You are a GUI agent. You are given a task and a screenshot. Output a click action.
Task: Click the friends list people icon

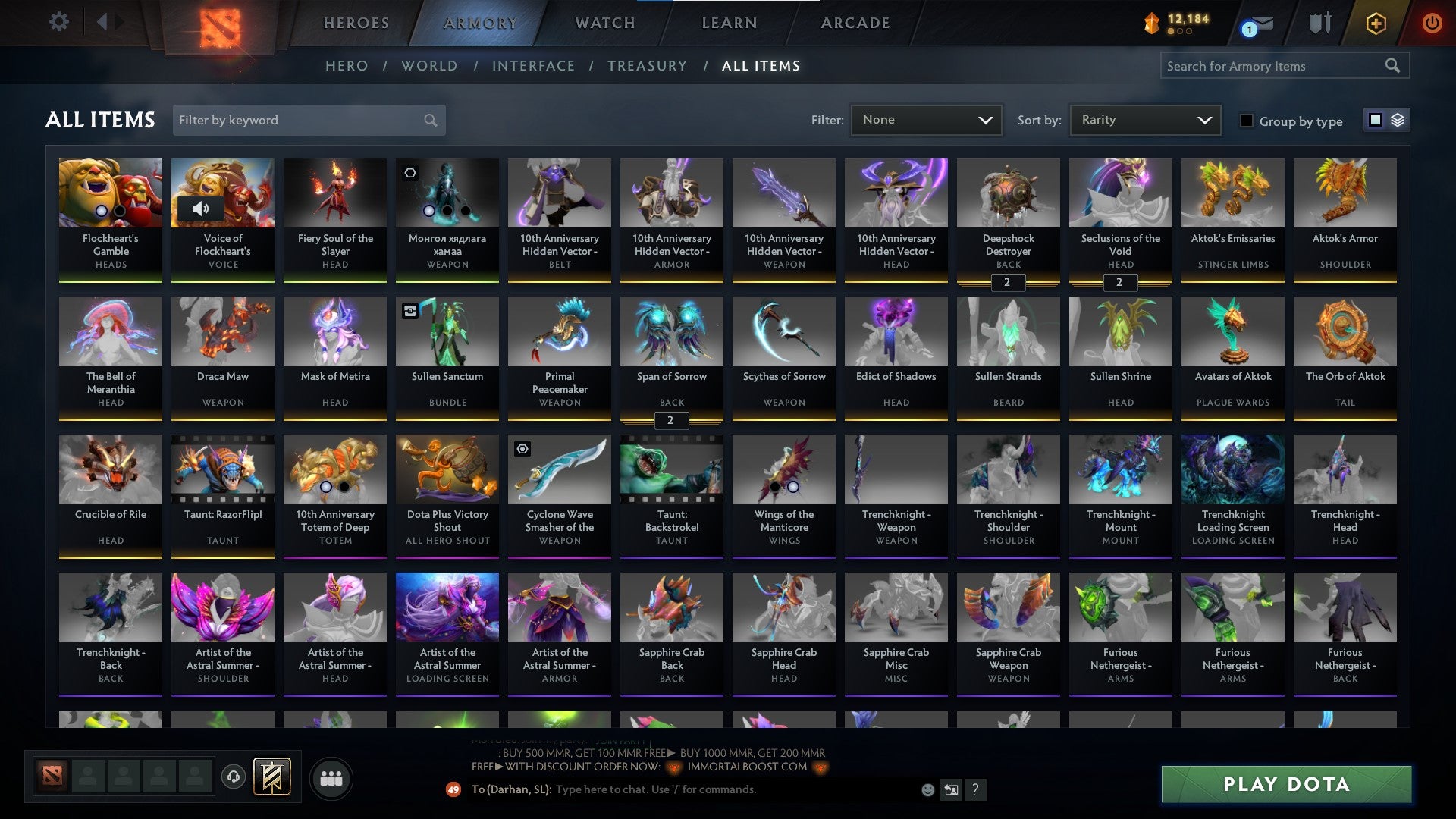click(331, 777)
